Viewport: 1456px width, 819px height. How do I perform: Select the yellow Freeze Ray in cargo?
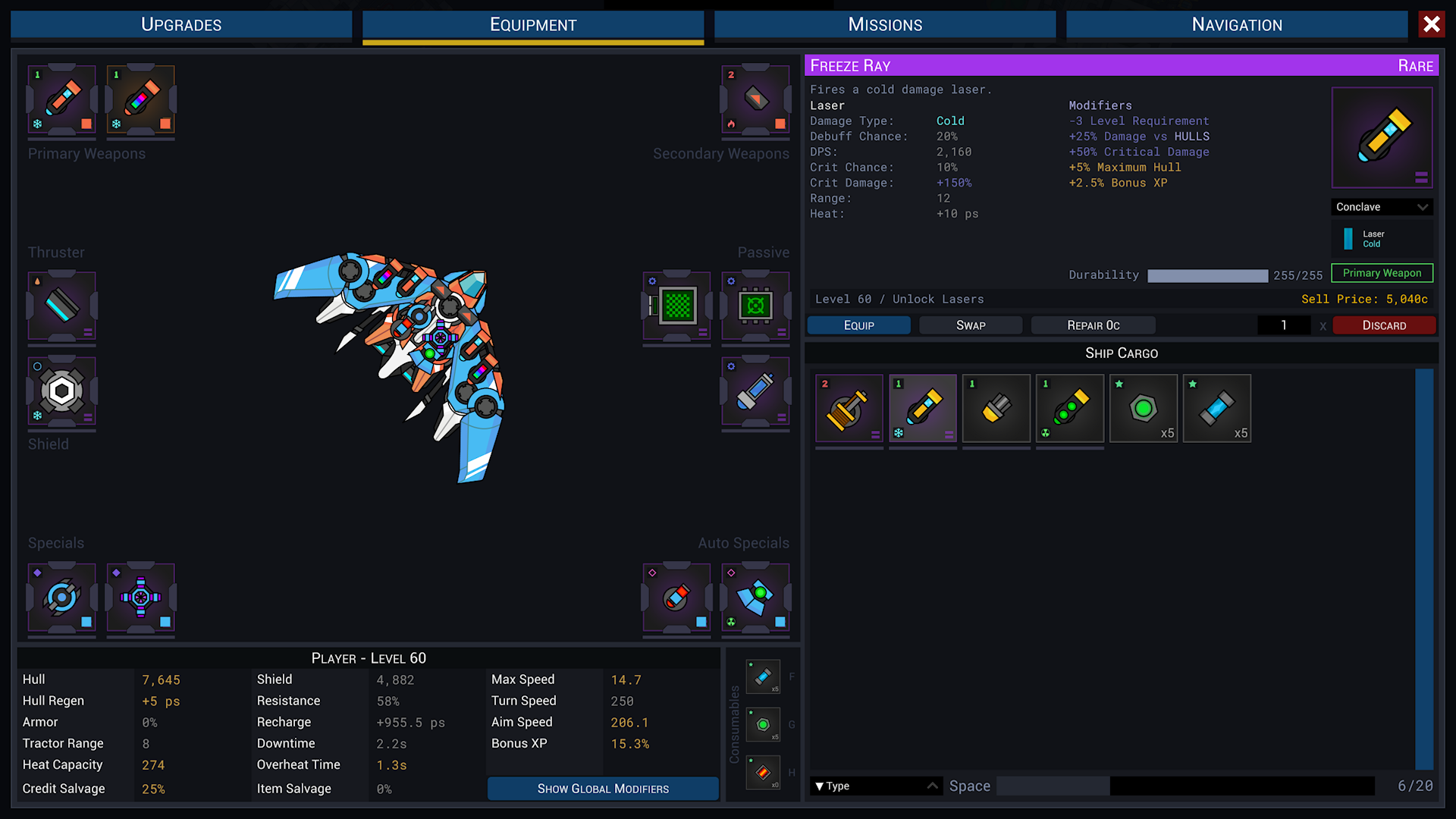[x=922, y=408]
